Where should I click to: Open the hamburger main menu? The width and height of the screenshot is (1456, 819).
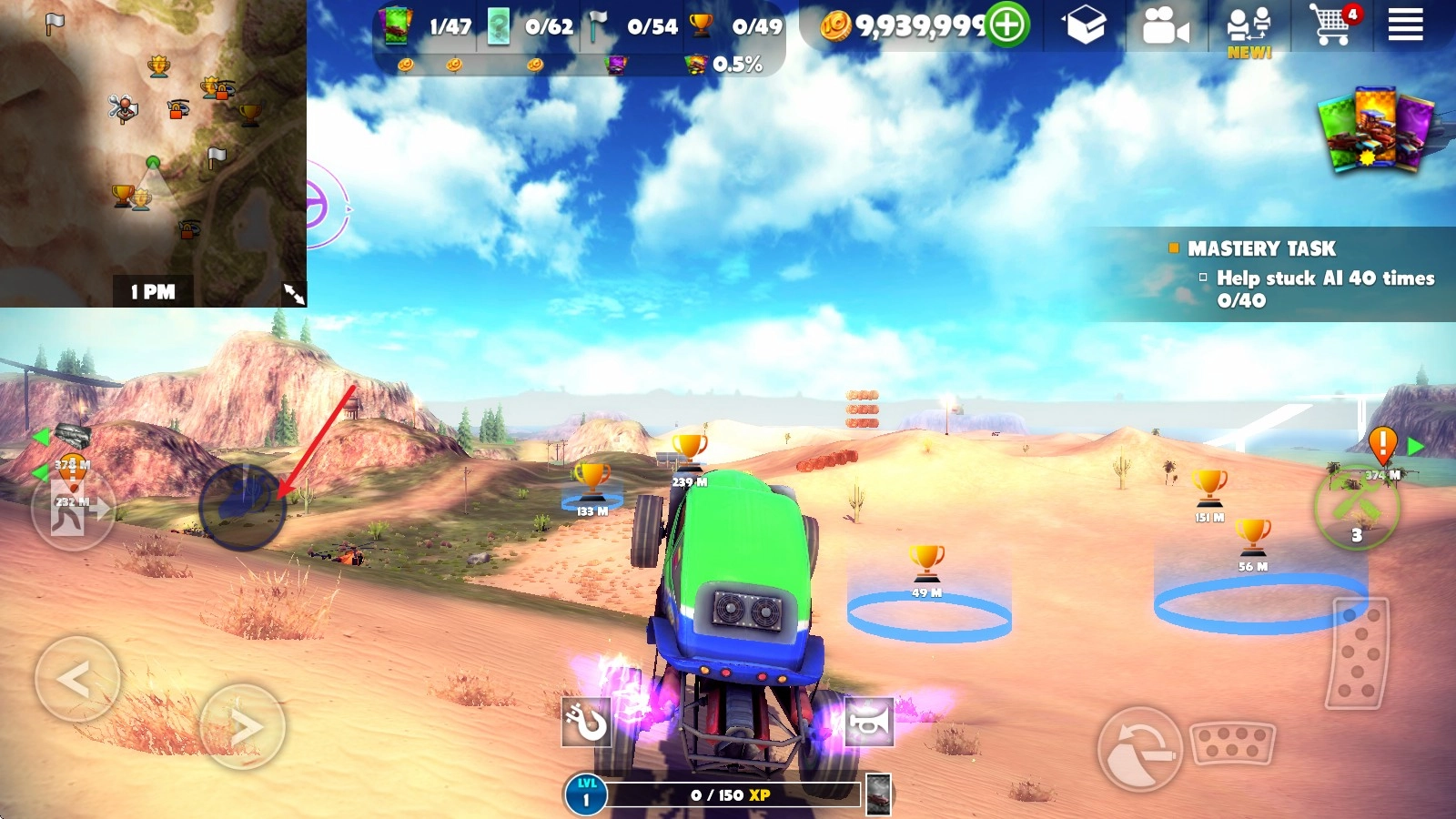(1405, 25)
